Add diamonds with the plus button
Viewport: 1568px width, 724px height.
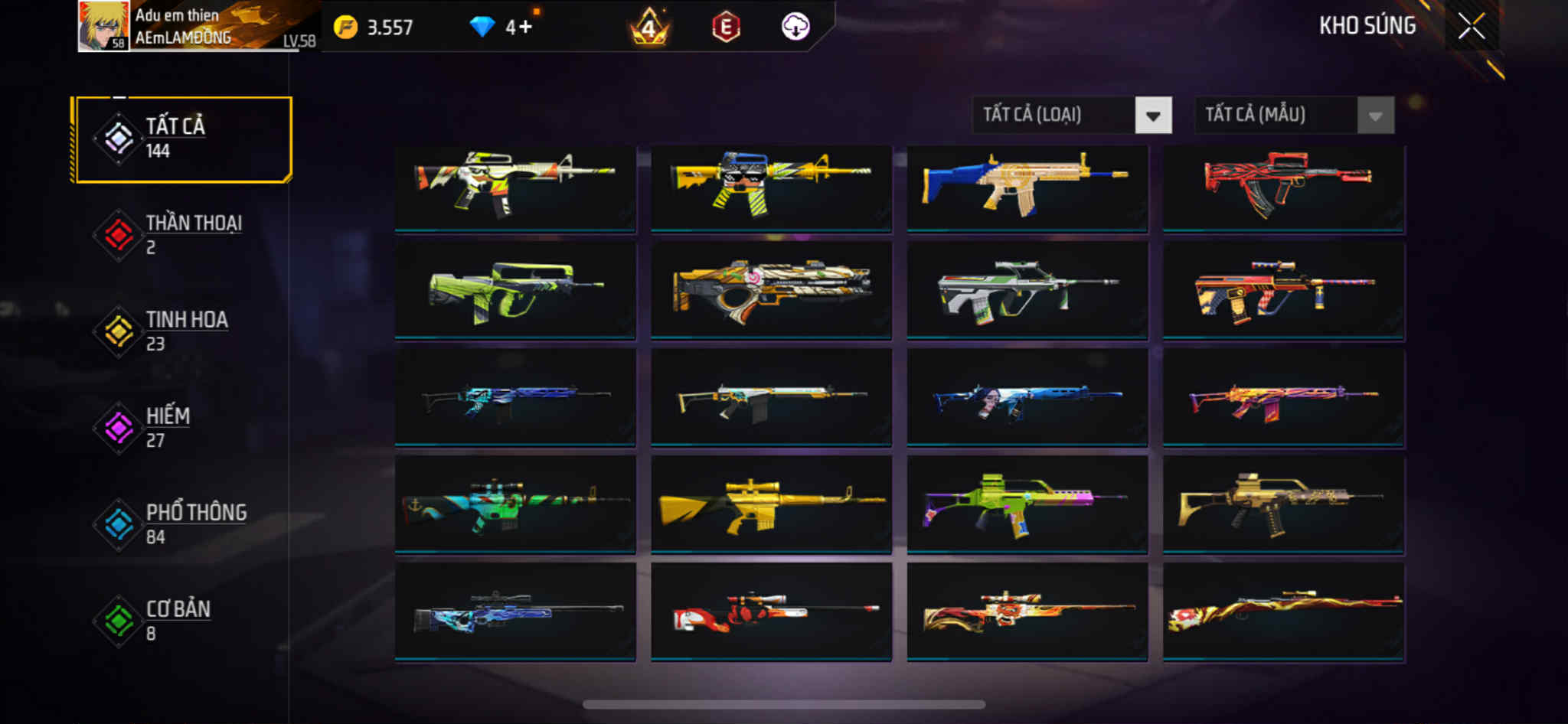pyautogui.click(x=524, y=28)
